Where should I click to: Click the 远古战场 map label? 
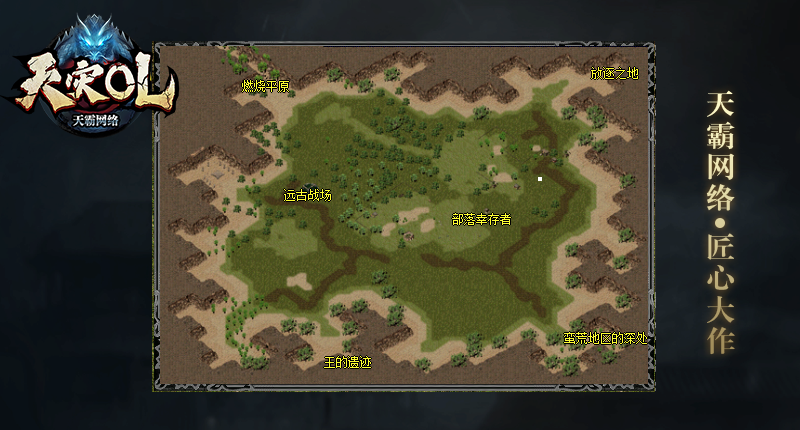(307, 196)
